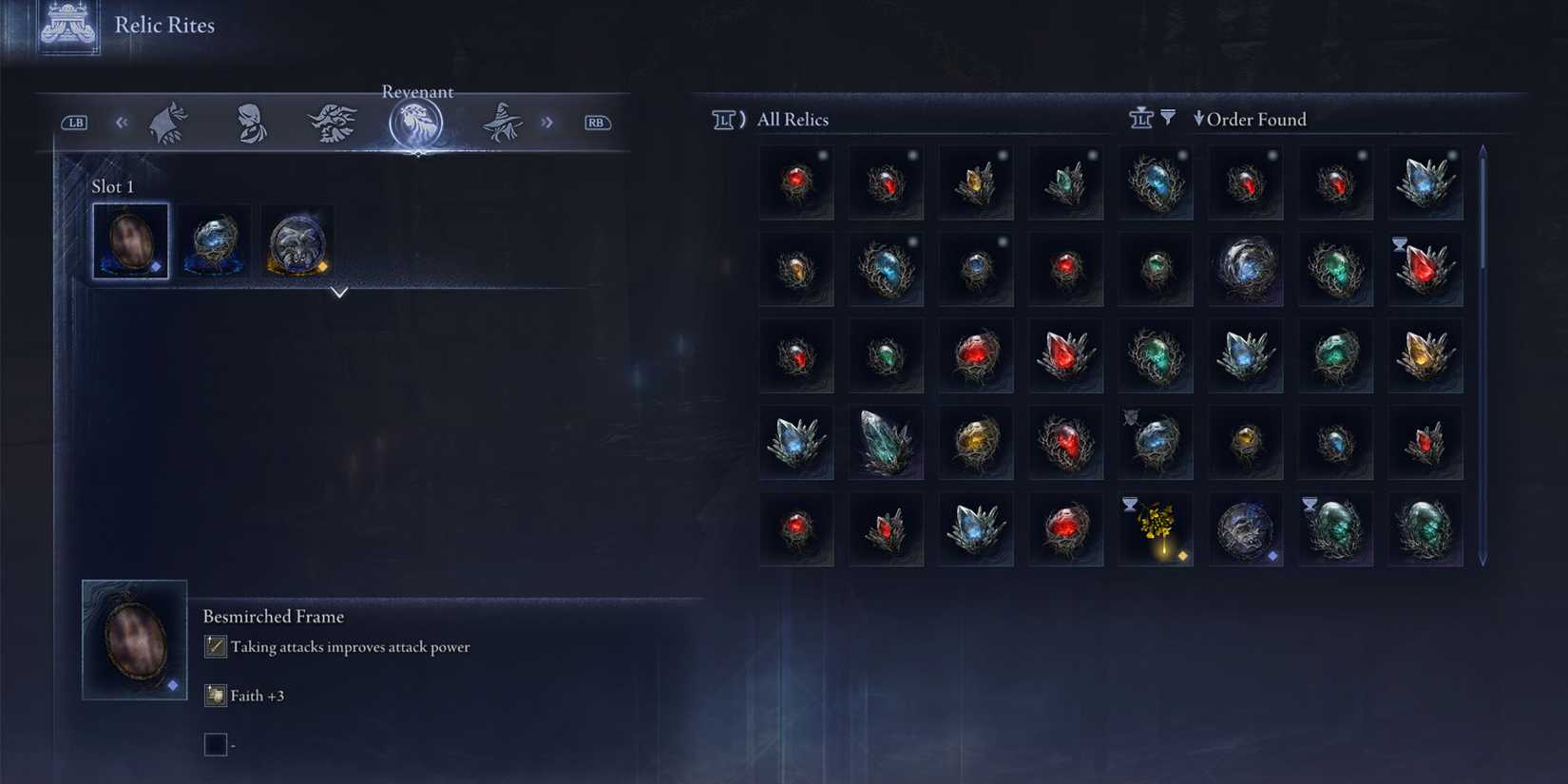Select the equipped Besmirched Frame thumbnail
The width and height of the screenshot is (1568, 784).
tap(132, 241)
